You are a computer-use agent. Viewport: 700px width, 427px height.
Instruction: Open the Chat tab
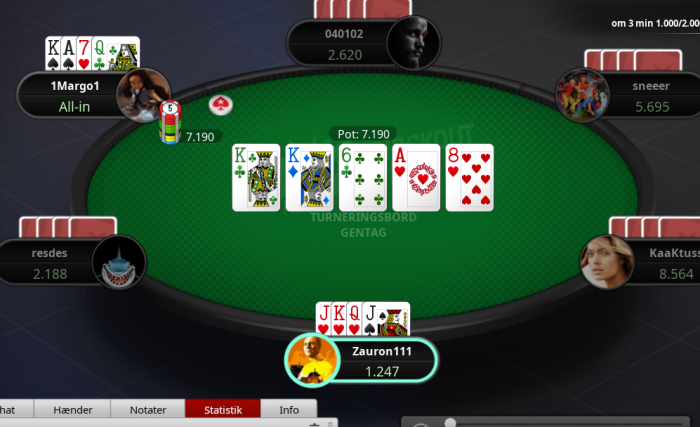10,409
